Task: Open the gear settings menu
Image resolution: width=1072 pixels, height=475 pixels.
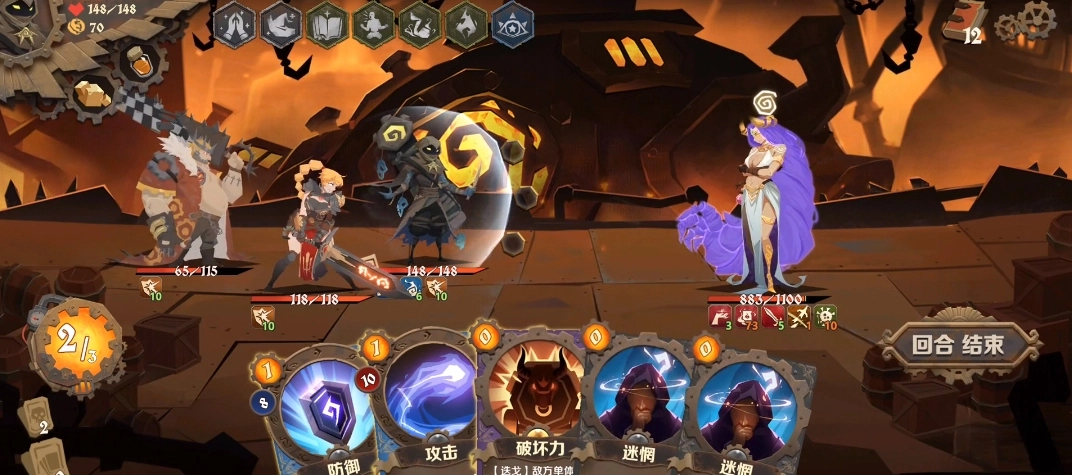Action: 1038,20
